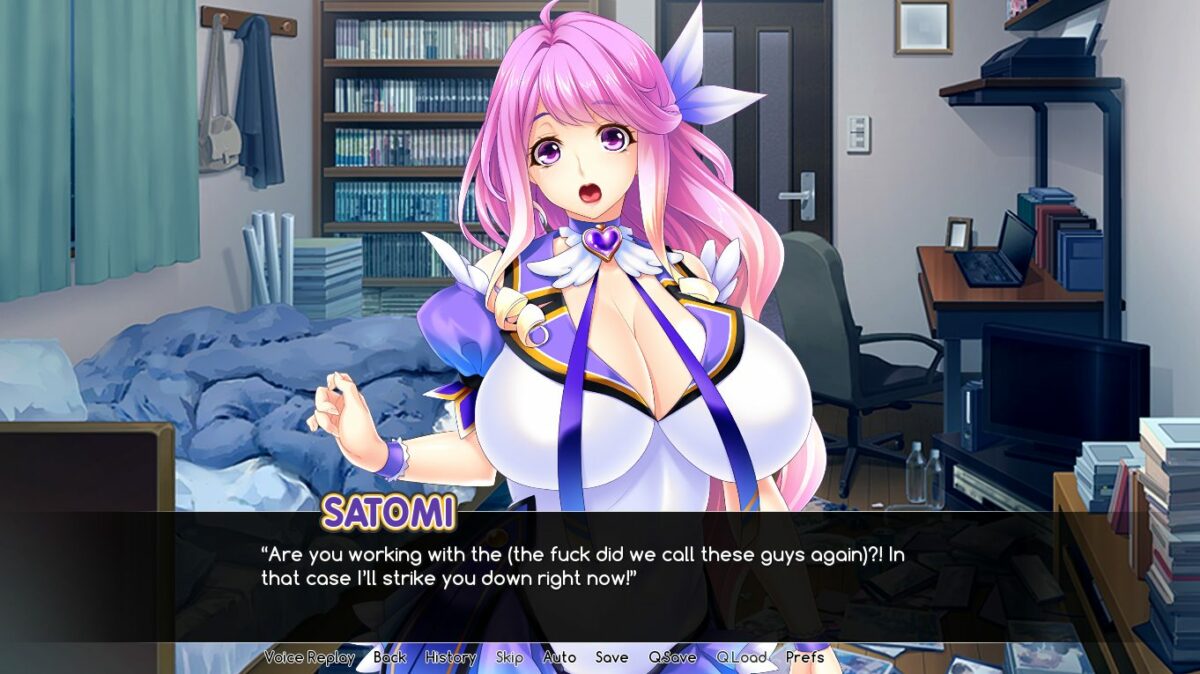
Task: Open the Save game screen
Action: [612, 657]
